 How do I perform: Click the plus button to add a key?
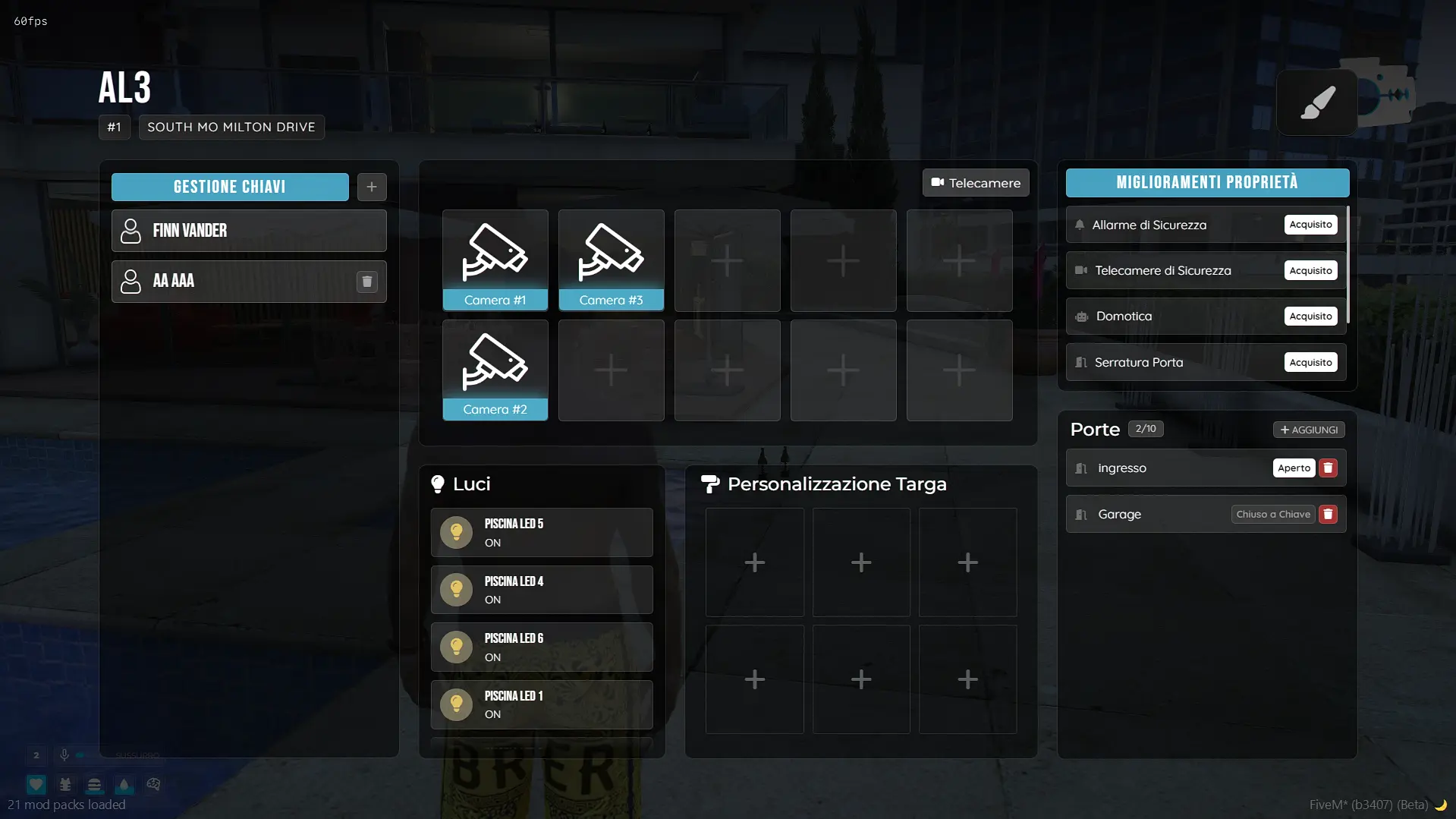pos(371,187)
